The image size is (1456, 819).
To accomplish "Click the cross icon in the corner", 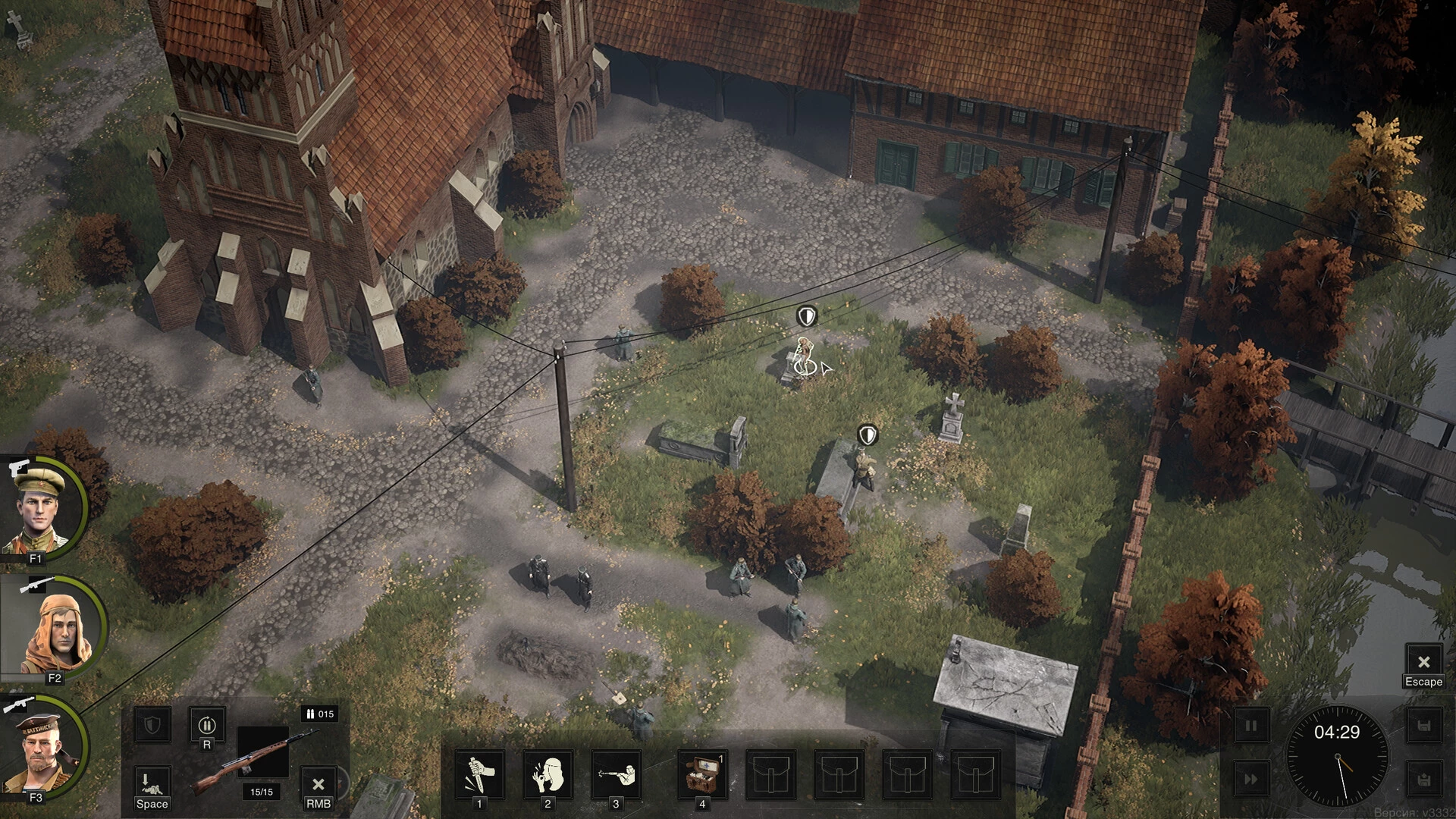I will coord(17,27).
